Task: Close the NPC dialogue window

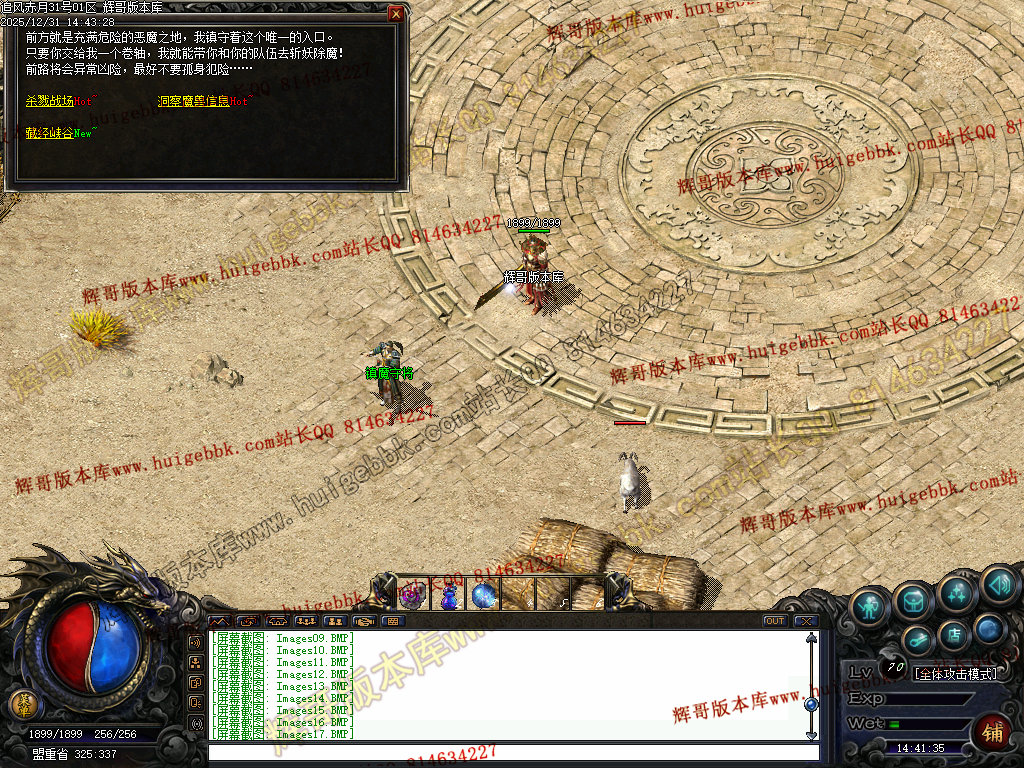Action: 396,14
